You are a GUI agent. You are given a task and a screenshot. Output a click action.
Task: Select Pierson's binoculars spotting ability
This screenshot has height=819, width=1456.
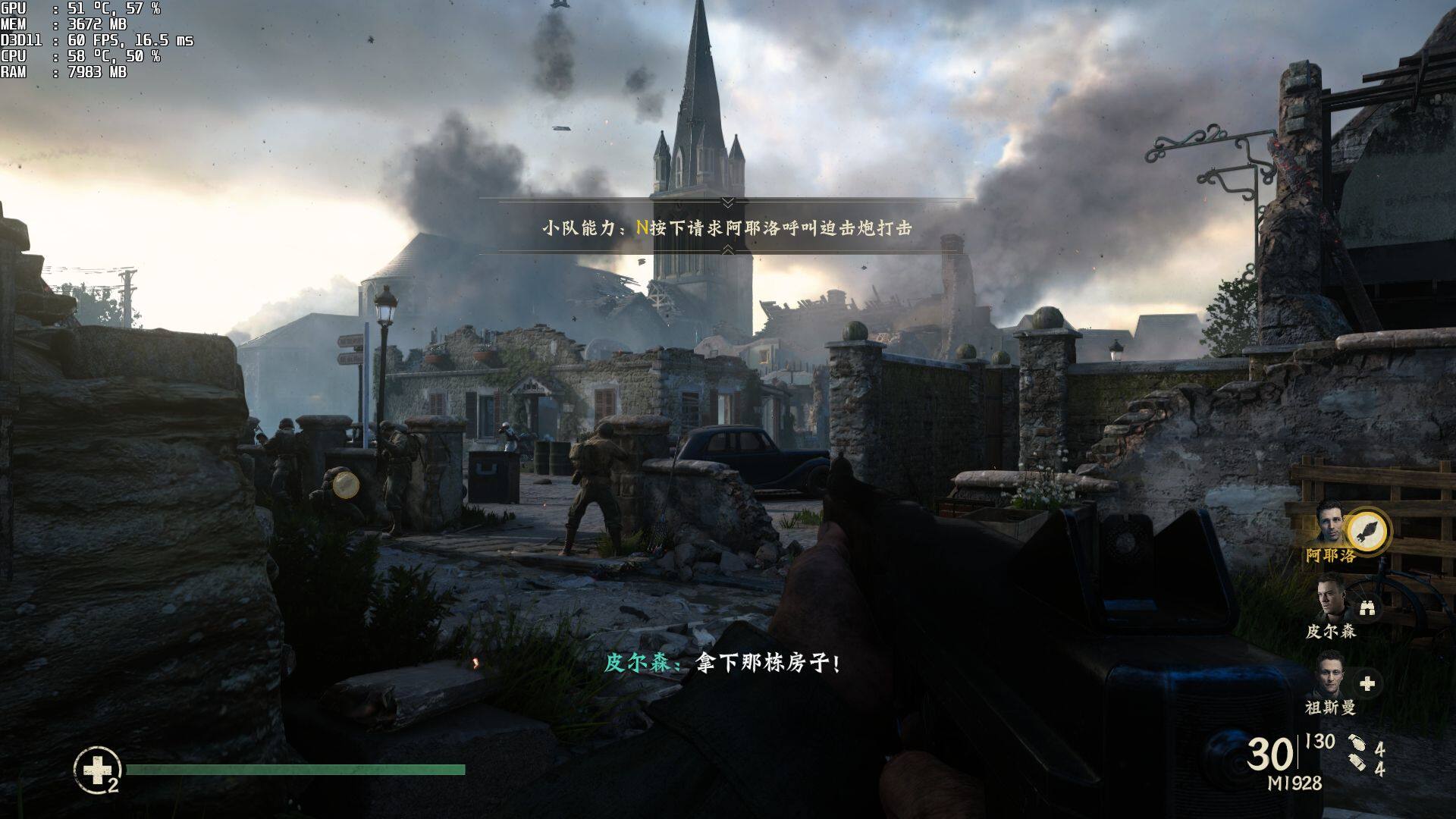click(x=1367, y=607)
